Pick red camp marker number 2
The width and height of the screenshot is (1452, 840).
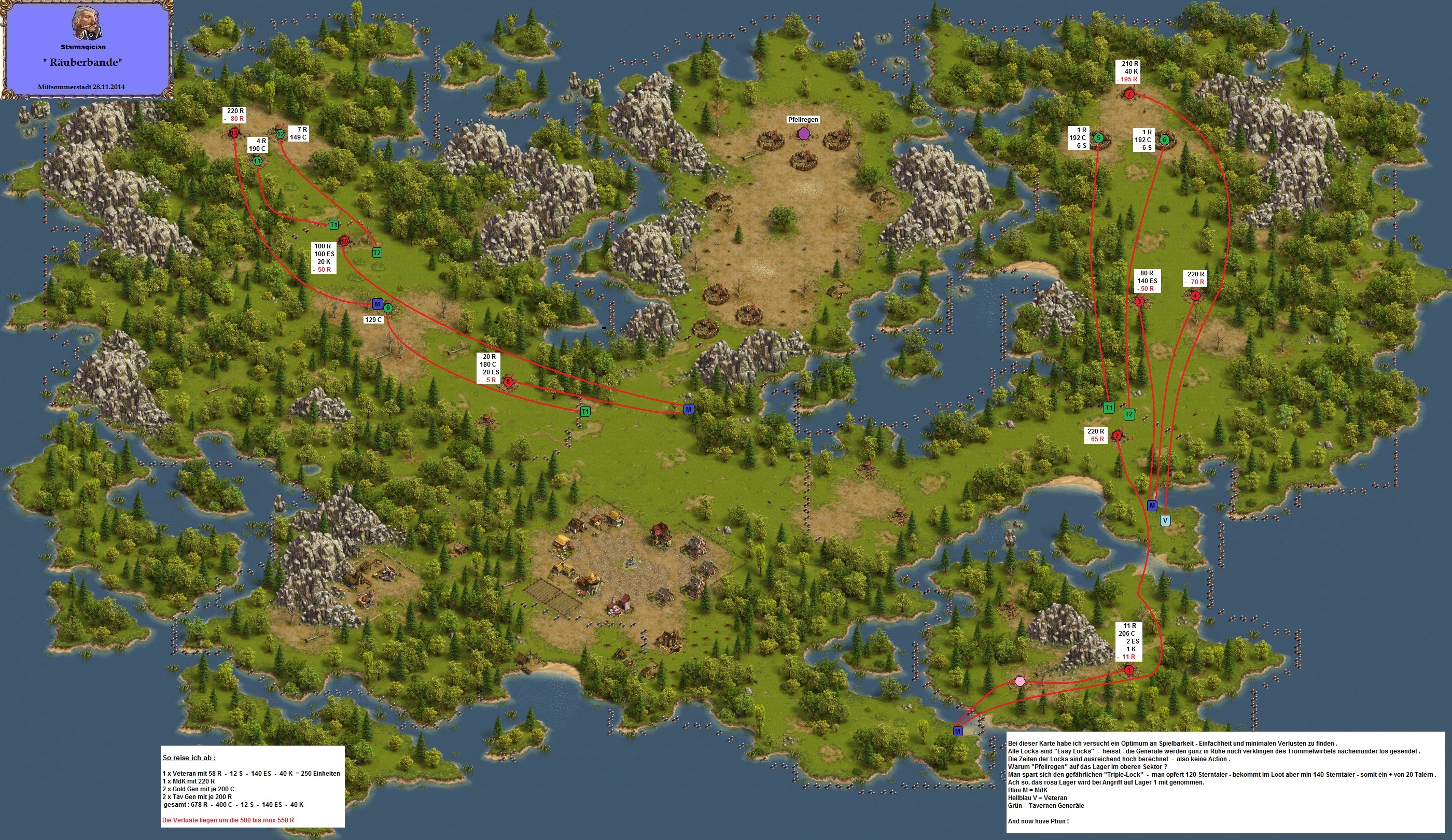(x=1117, y=436)
